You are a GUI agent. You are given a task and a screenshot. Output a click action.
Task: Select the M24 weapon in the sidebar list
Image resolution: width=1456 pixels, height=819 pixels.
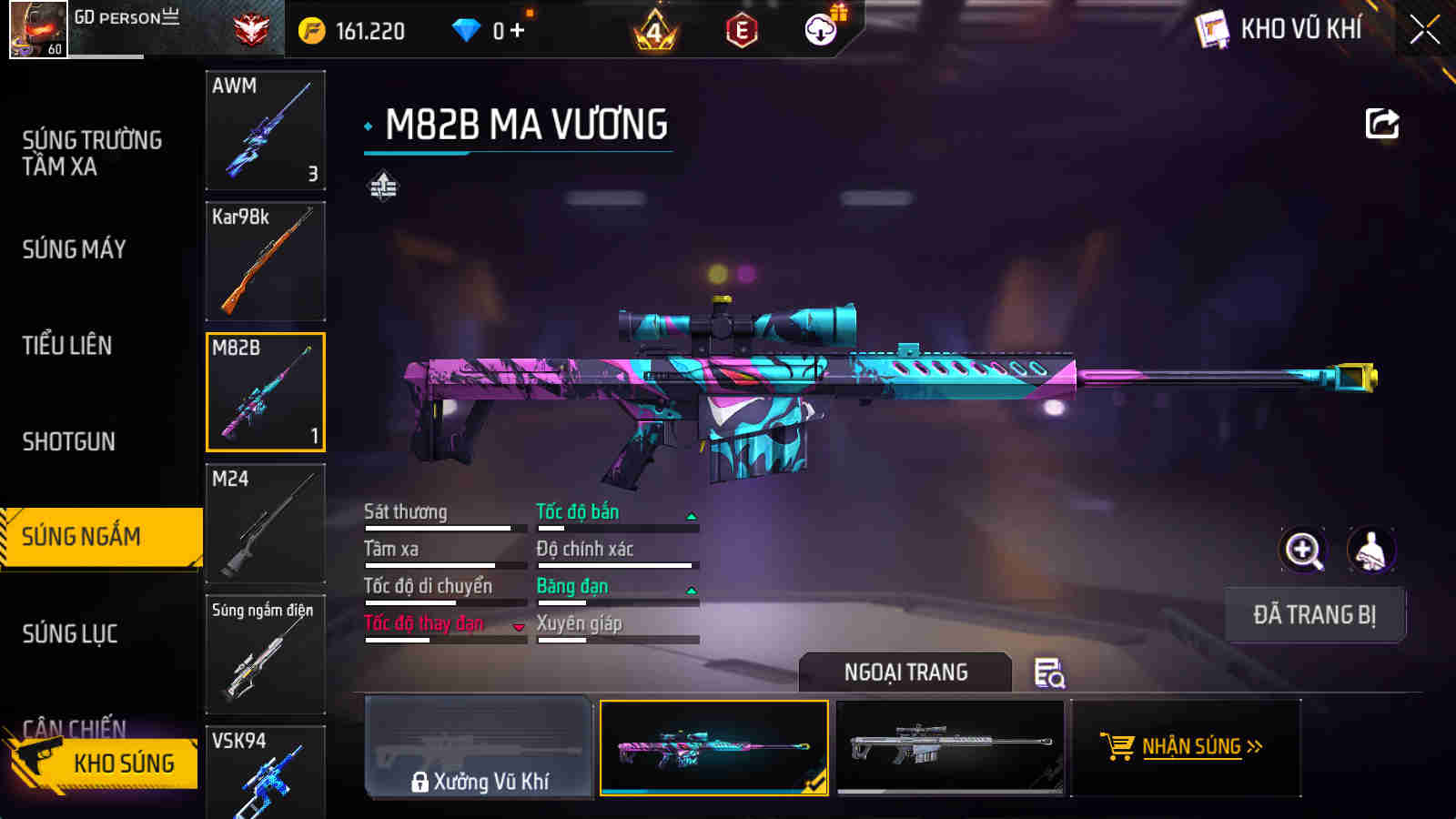[x=265, y=523]
